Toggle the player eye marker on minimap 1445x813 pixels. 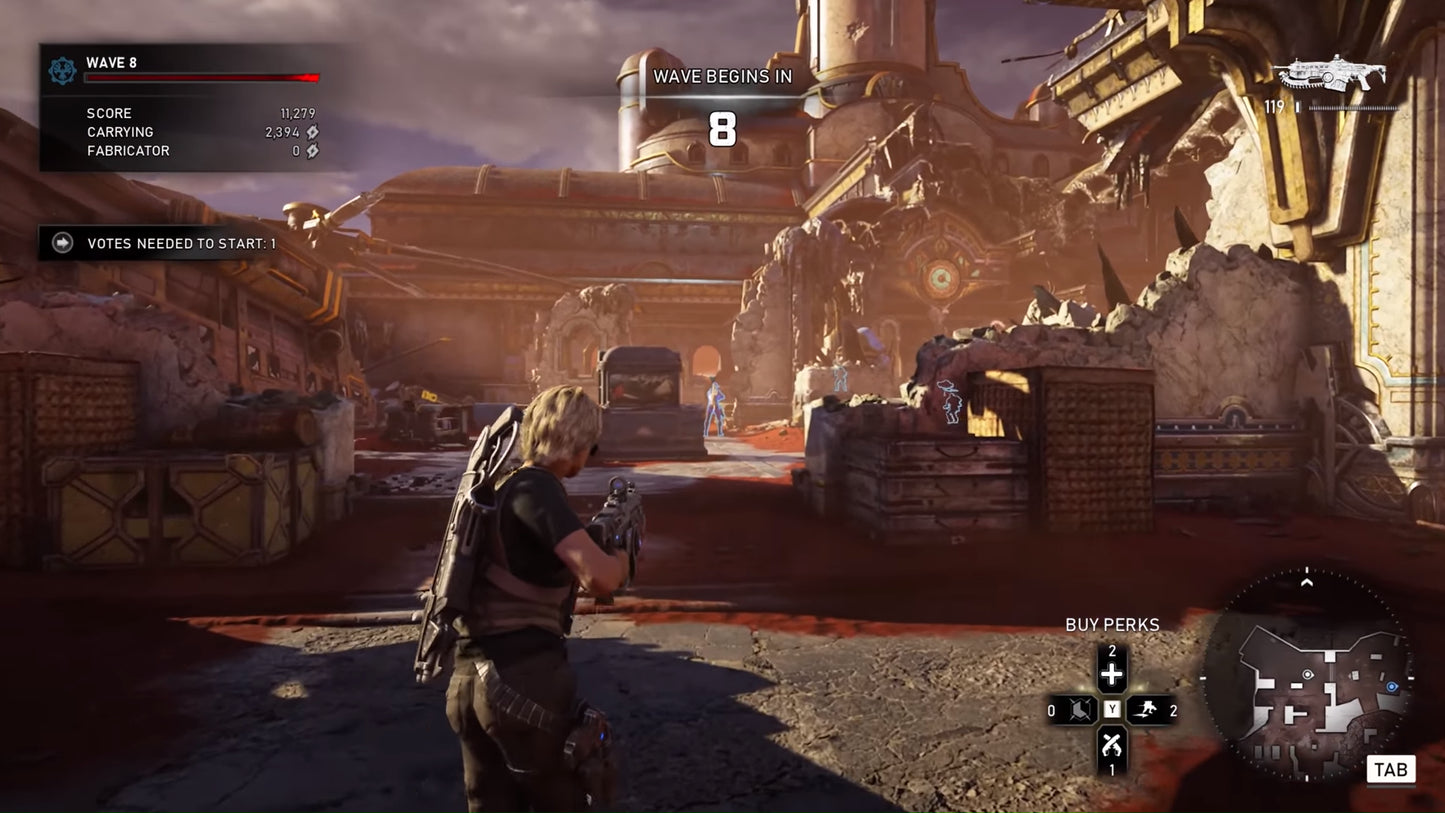pos(1308,674)
